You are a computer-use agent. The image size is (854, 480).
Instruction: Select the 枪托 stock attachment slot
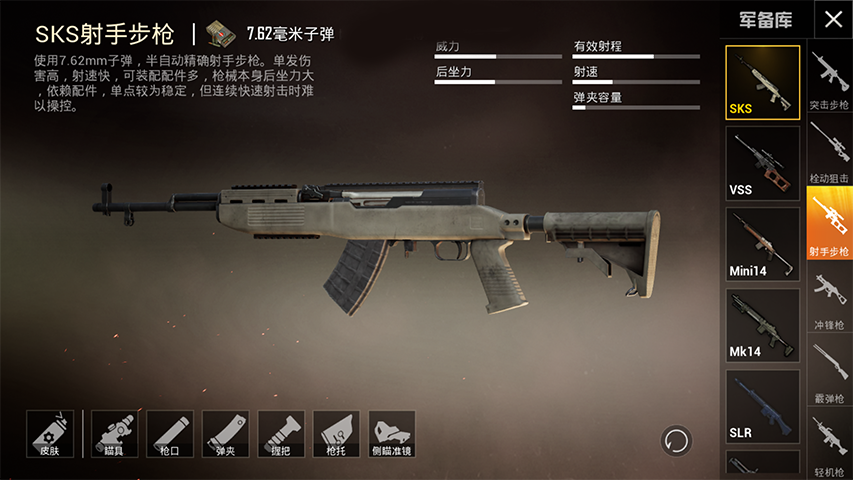(336, 434)
